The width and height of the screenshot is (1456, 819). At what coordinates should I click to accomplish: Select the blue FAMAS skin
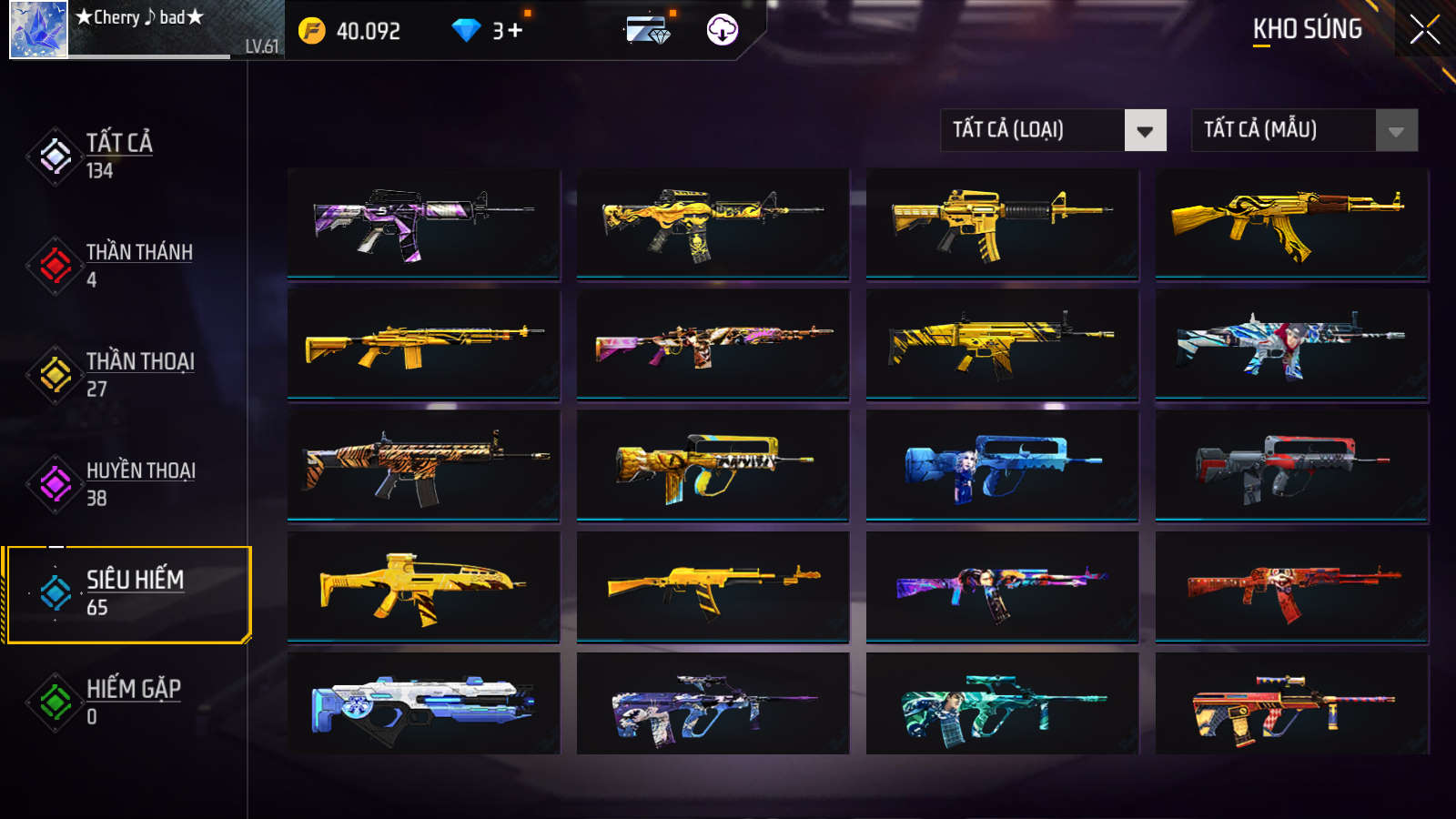[1002, 465]
